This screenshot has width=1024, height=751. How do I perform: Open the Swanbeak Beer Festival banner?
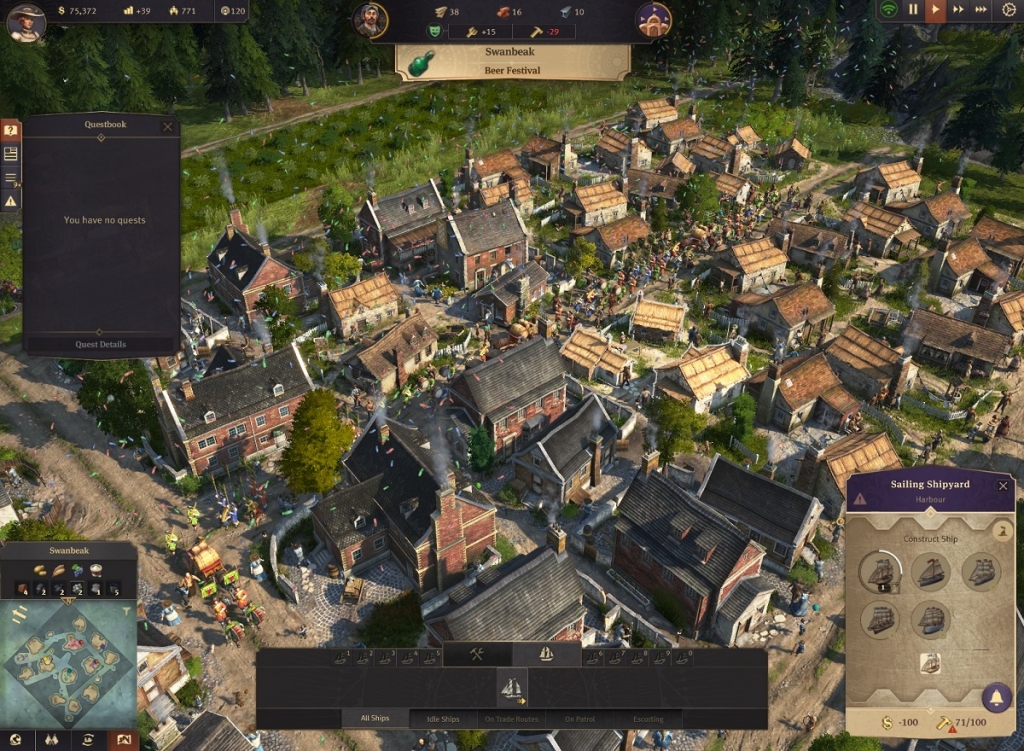pyautogui.click(x=512, y=62)
